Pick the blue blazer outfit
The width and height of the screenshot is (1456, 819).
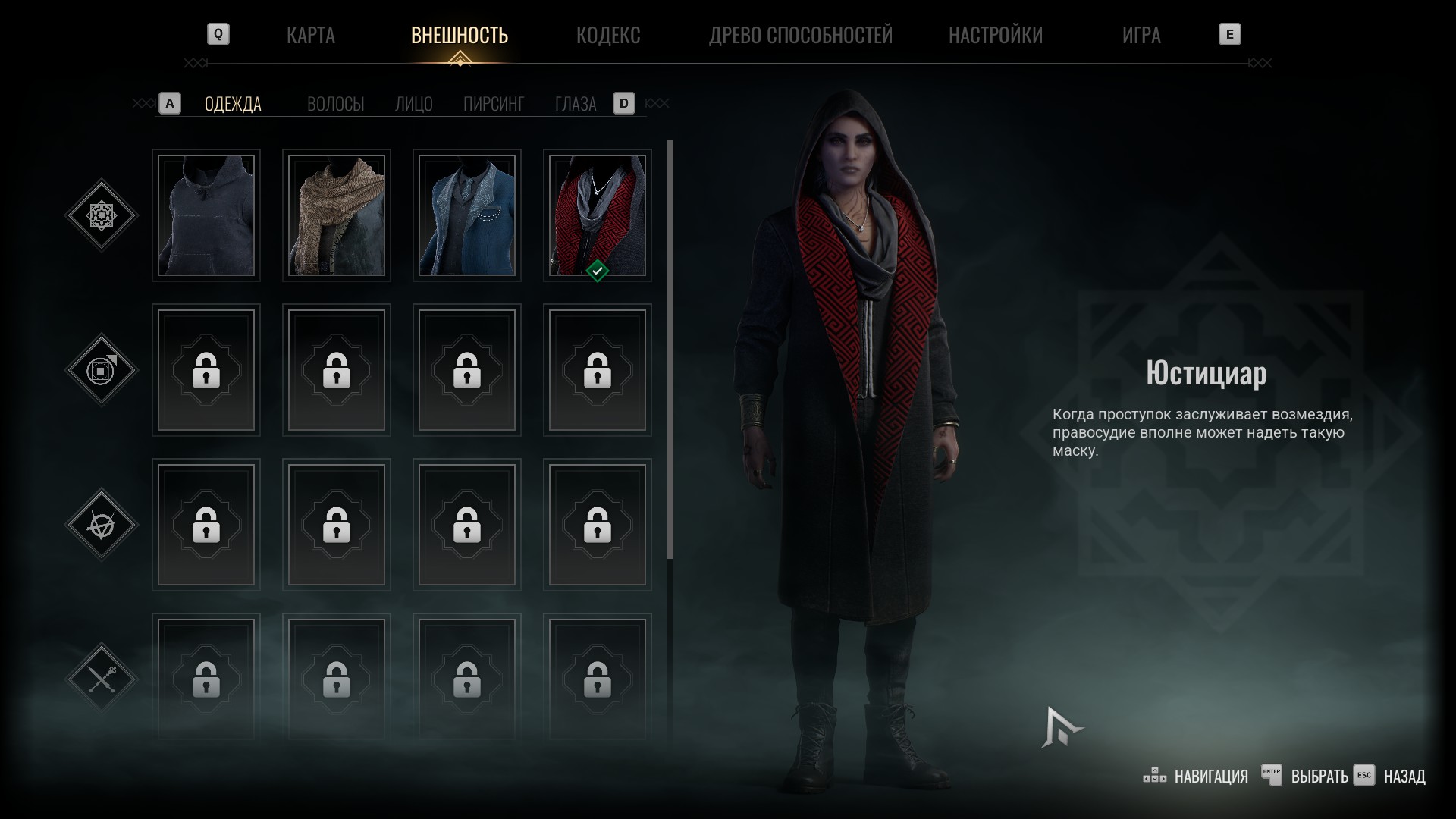tap(467, 215)
